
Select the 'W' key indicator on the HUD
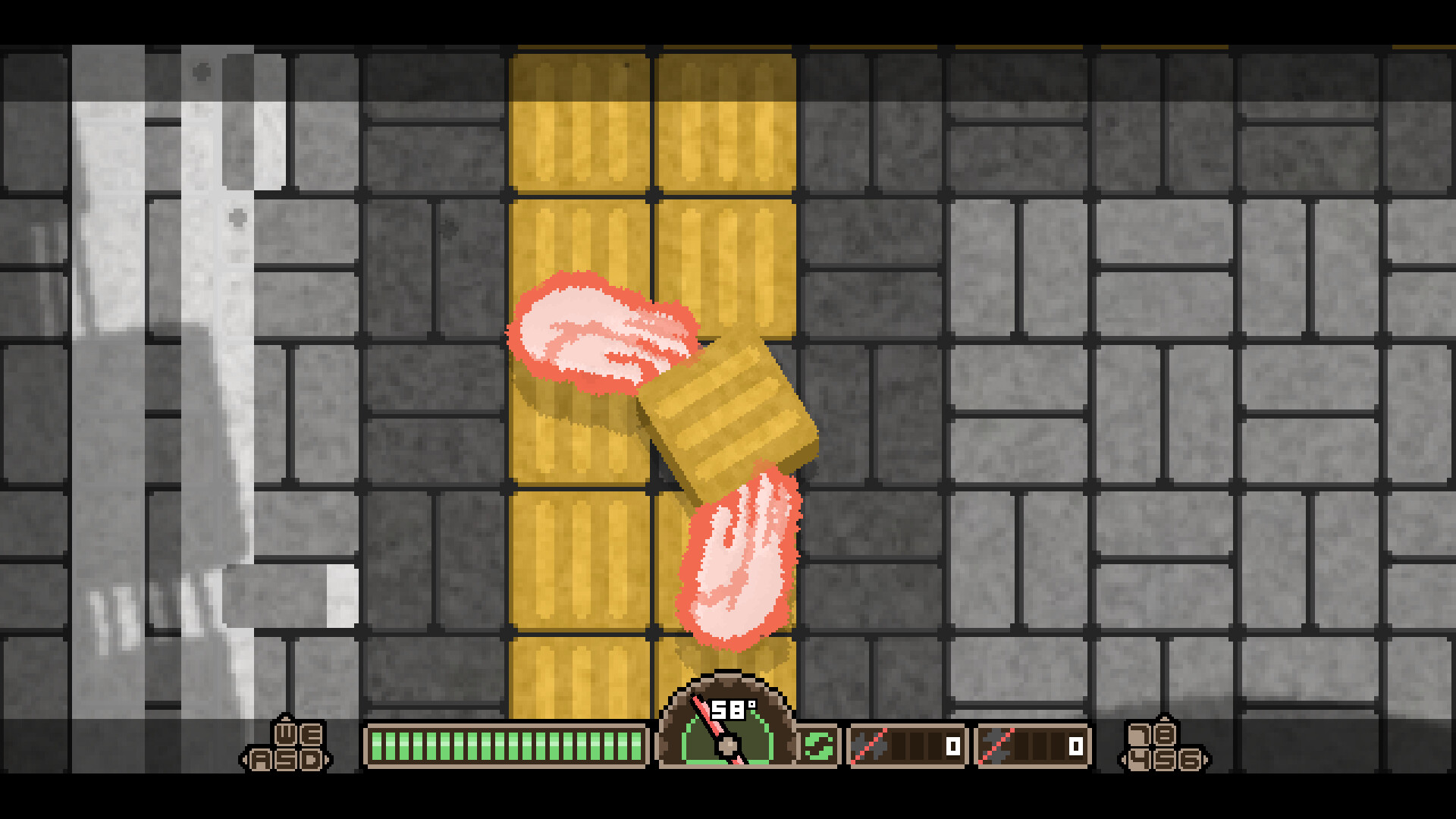(x=285, y=734)
